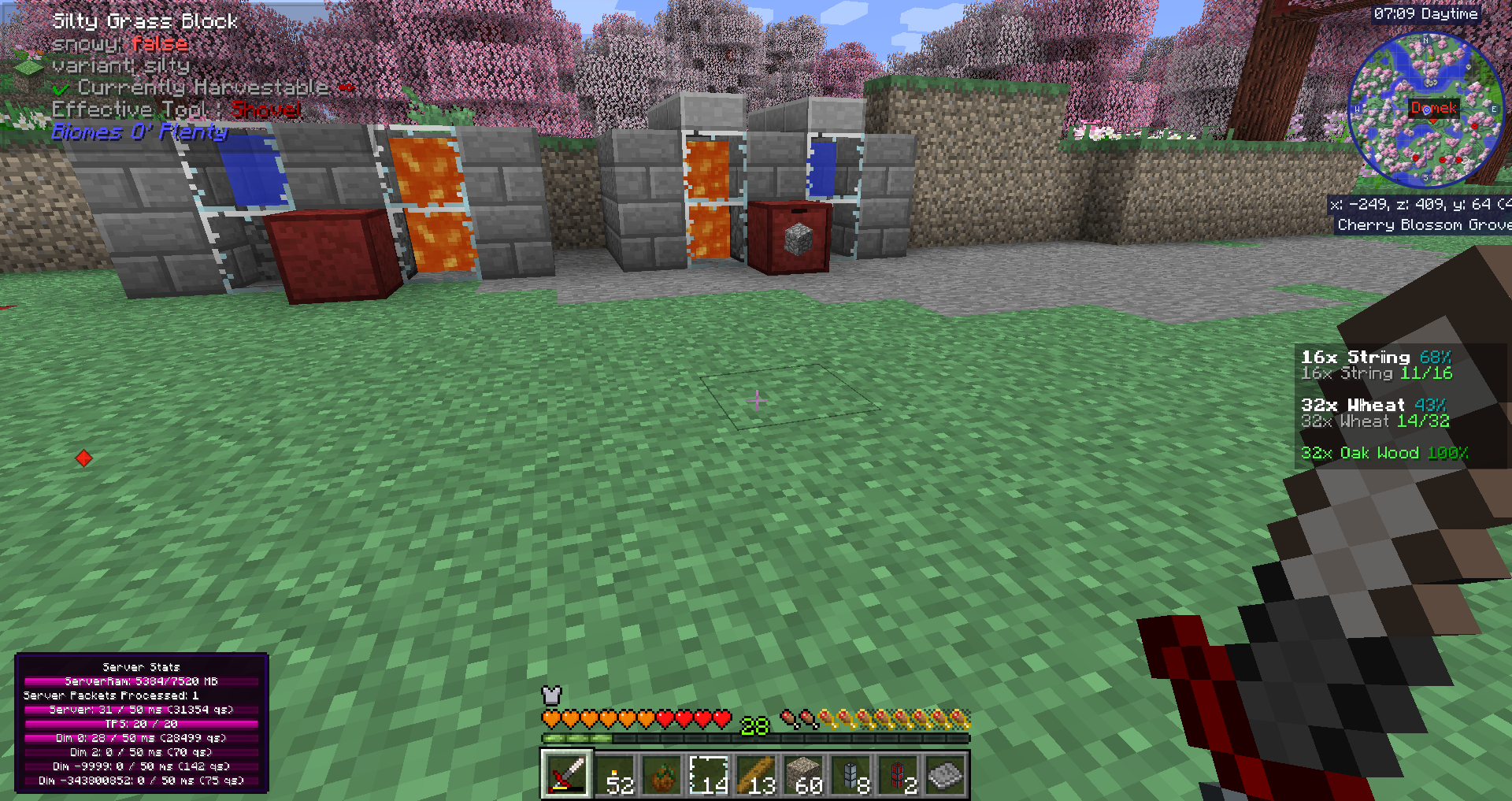
Task: Select the glass frame stack of 14
Action: pos(710,775)
